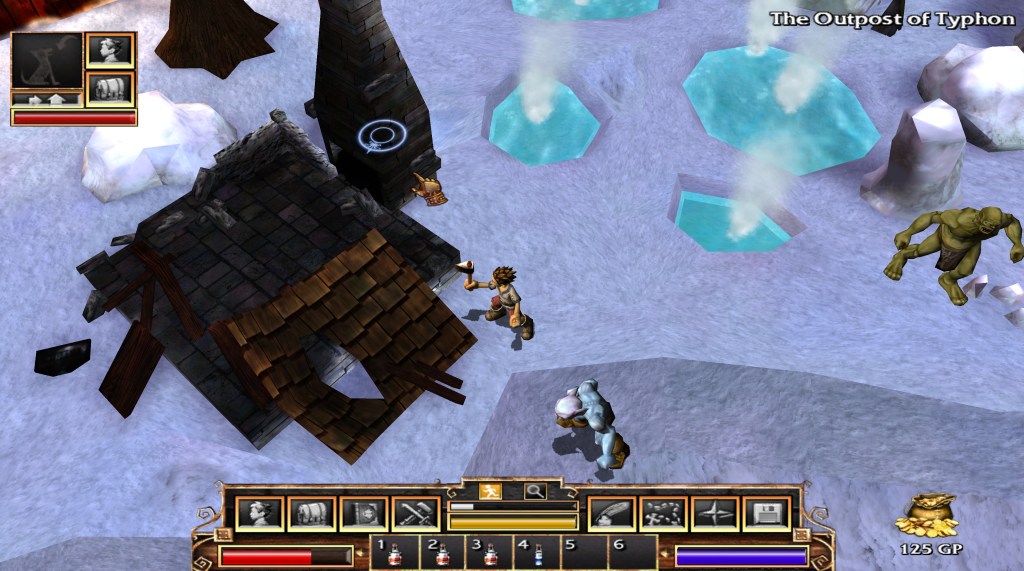Select the pet dog portrait
Viewport: 1024px width, 571px height.
tap(46, 60)
